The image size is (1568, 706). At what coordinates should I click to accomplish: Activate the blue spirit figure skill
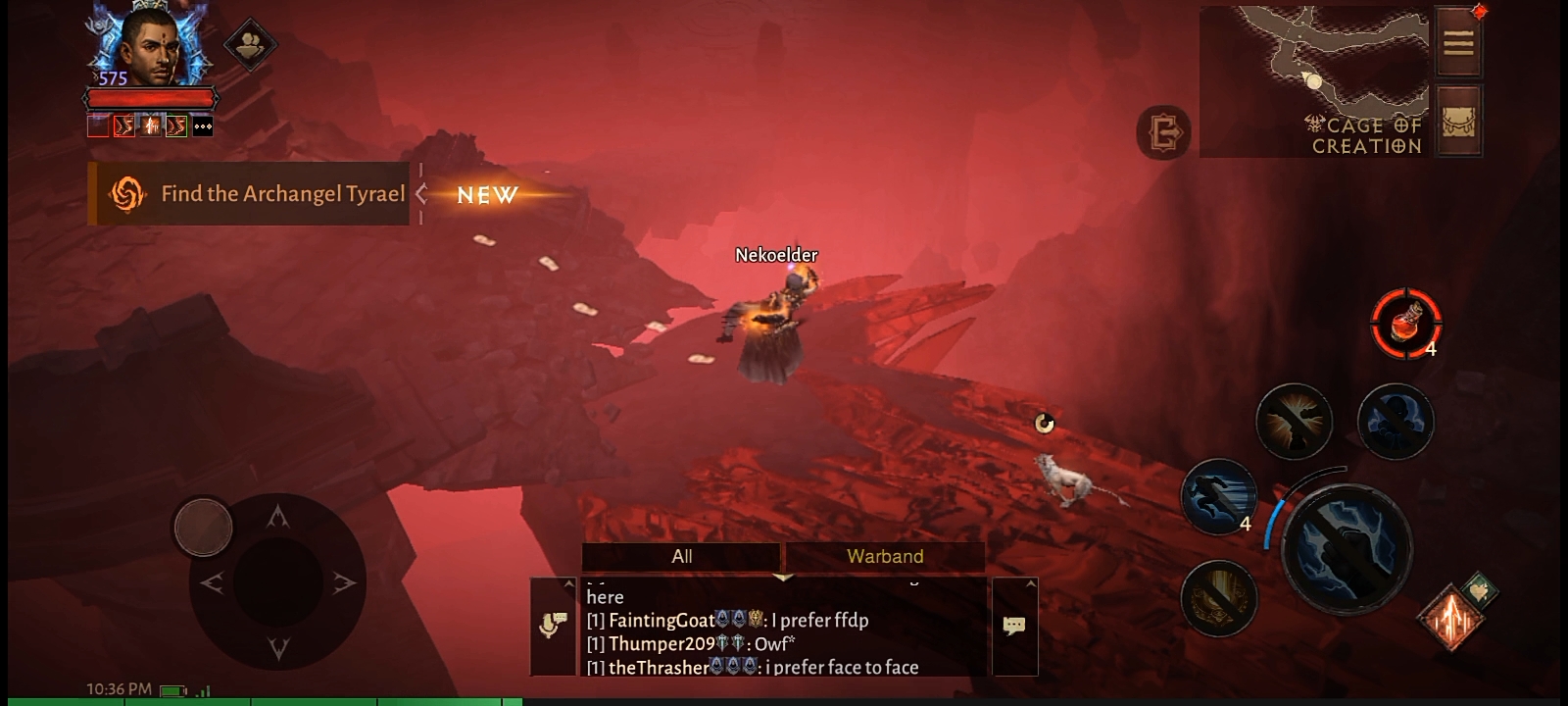tap(1396, 422)
